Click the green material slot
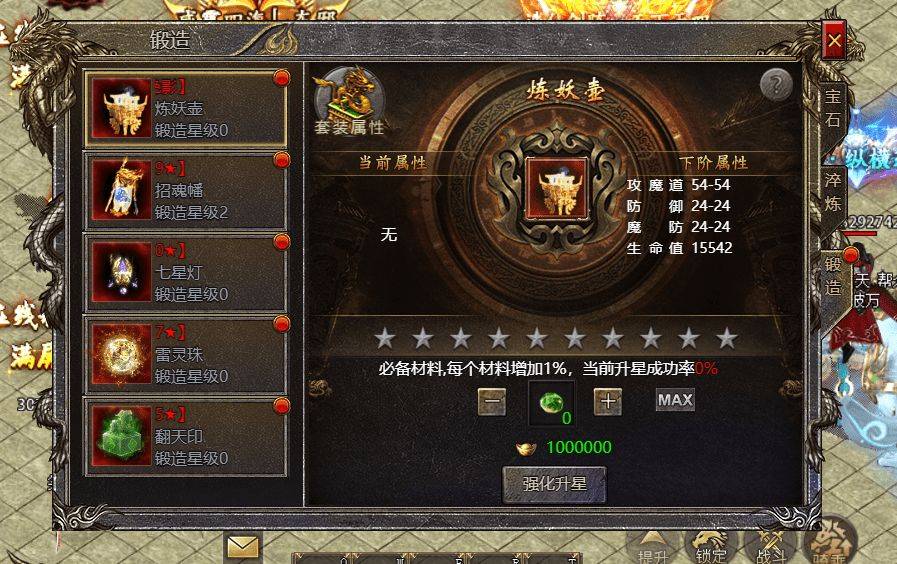 click(x=551, y=403)
